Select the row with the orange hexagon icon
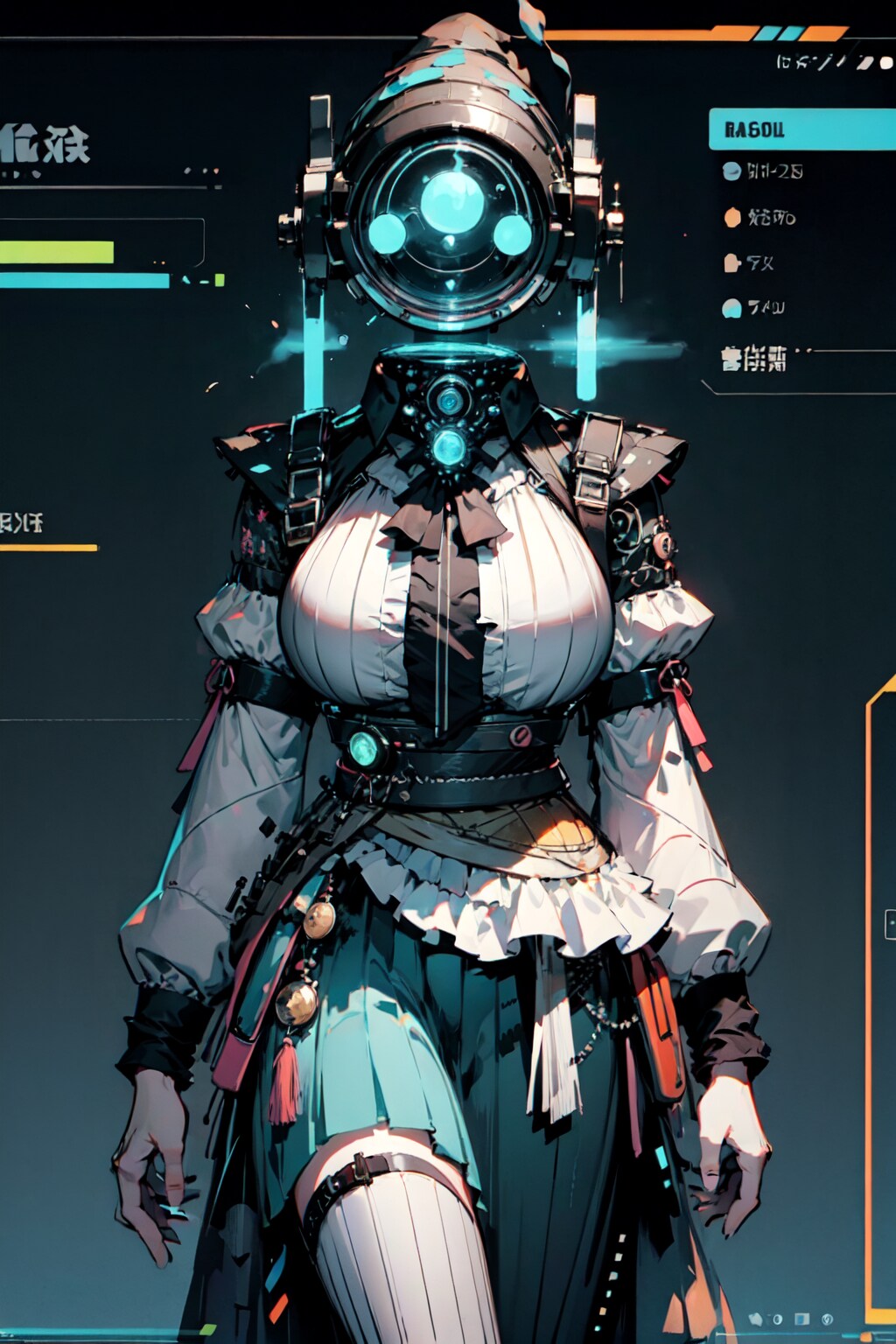Viewport: 896px width, 1344px height. [x=759, y=217]
